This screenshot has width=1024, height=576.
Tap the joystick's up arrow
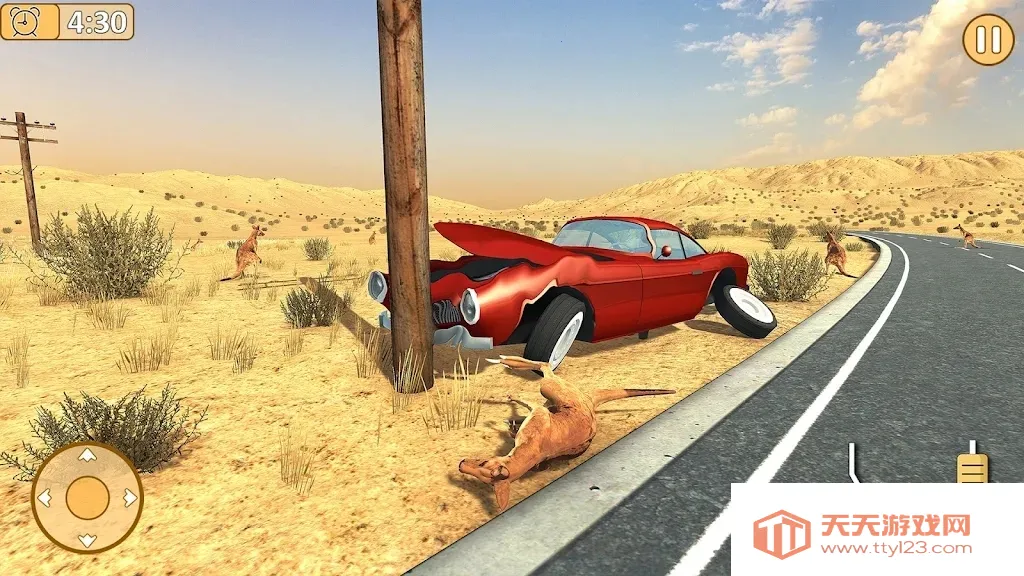pos(87,456)
